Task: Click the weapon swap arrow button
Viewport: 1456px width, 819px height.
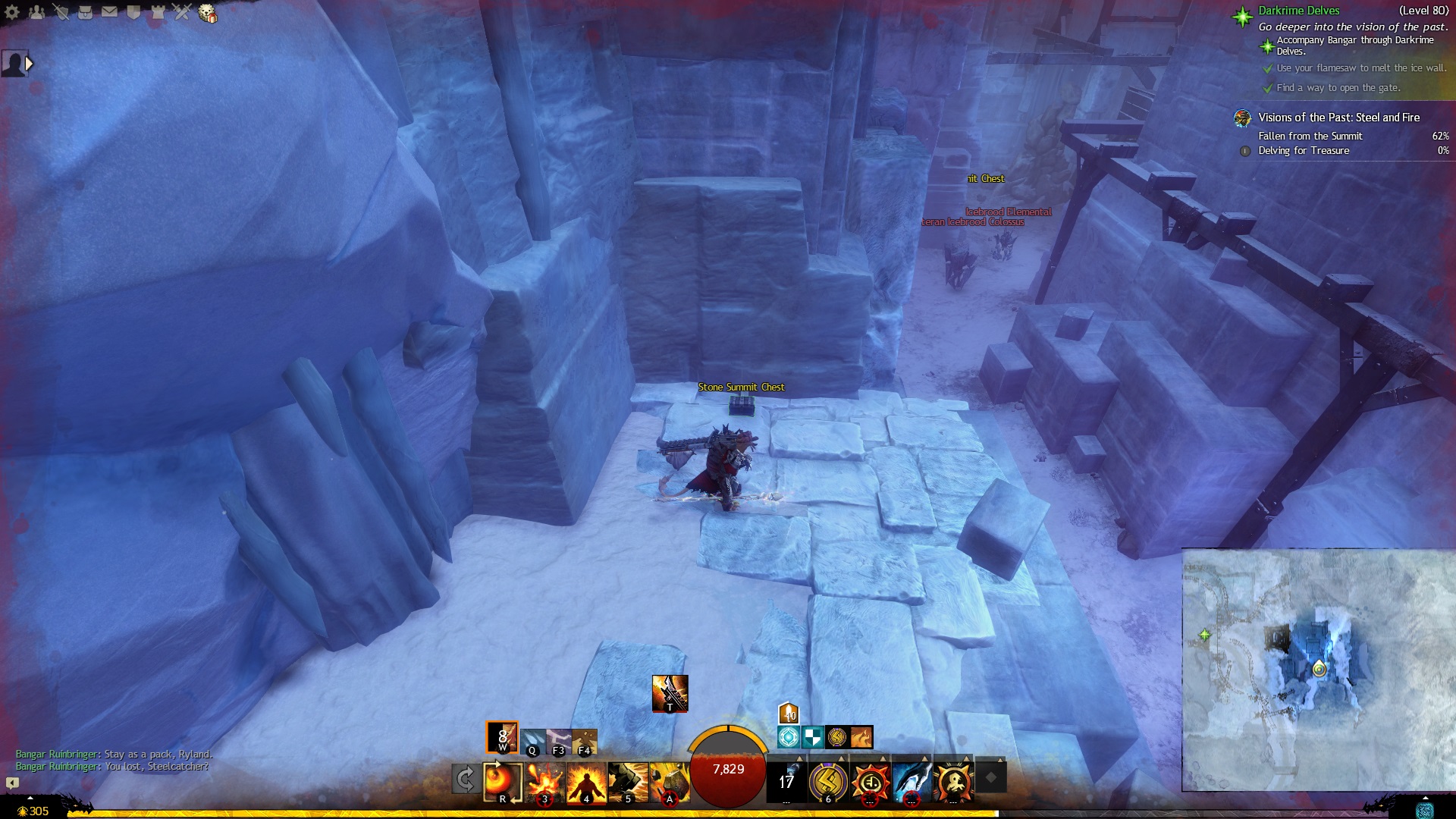Action: [x=465, y=779]
